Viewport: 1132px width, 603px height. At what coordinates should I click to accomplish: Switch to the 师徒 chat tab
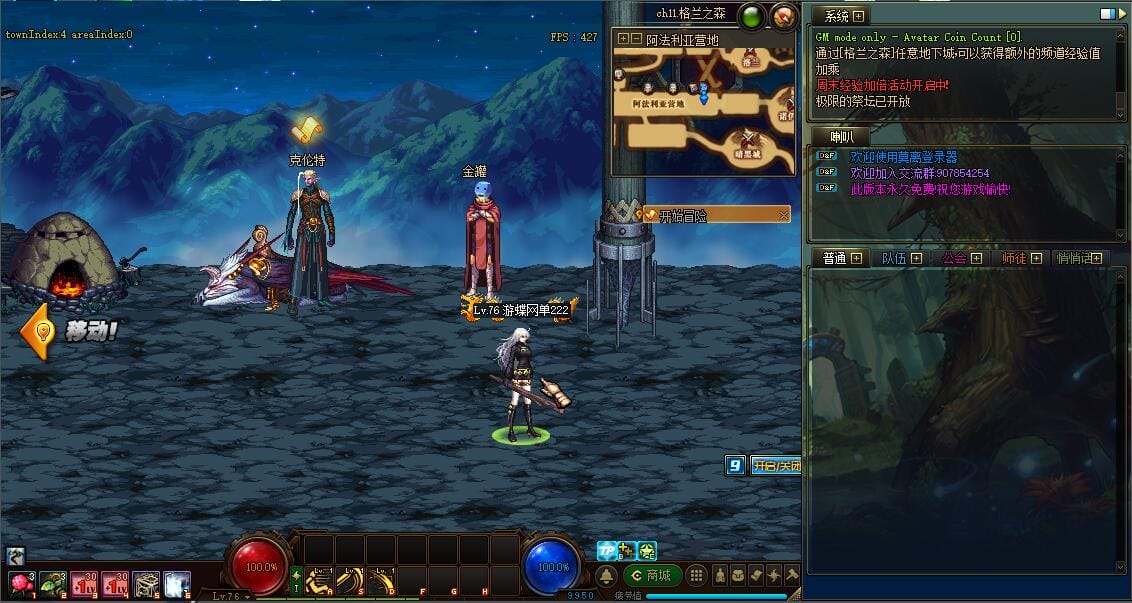tap(1013, 258)
